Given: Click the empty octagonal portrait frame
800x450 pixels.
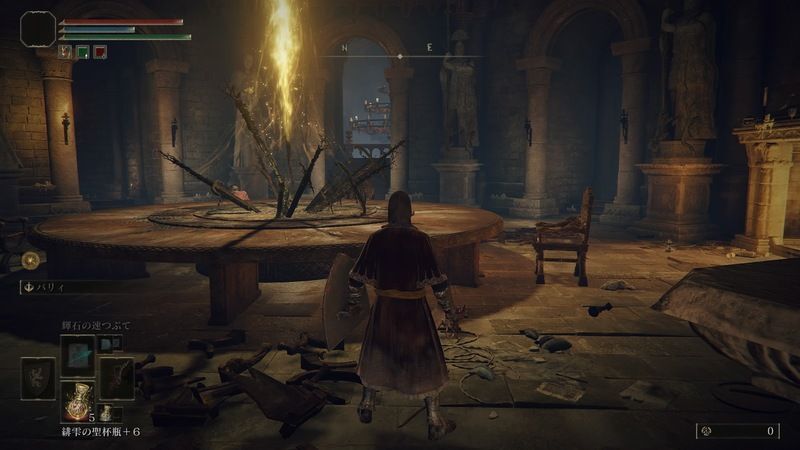Looking at the screenshot, I should [x=38, y=28].
